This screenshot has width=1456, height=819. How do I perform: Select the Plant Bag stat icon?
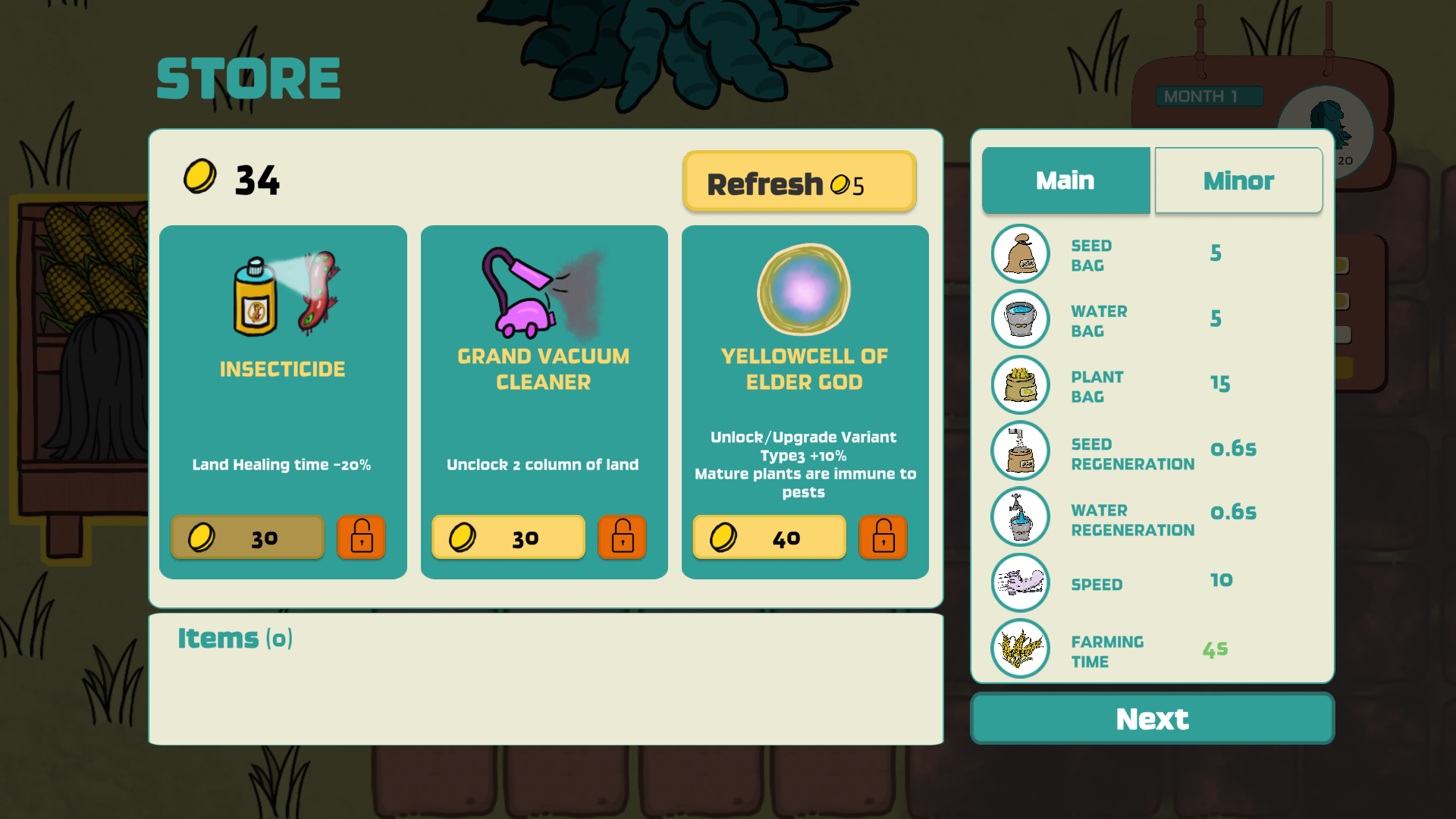pos(1020,385)
